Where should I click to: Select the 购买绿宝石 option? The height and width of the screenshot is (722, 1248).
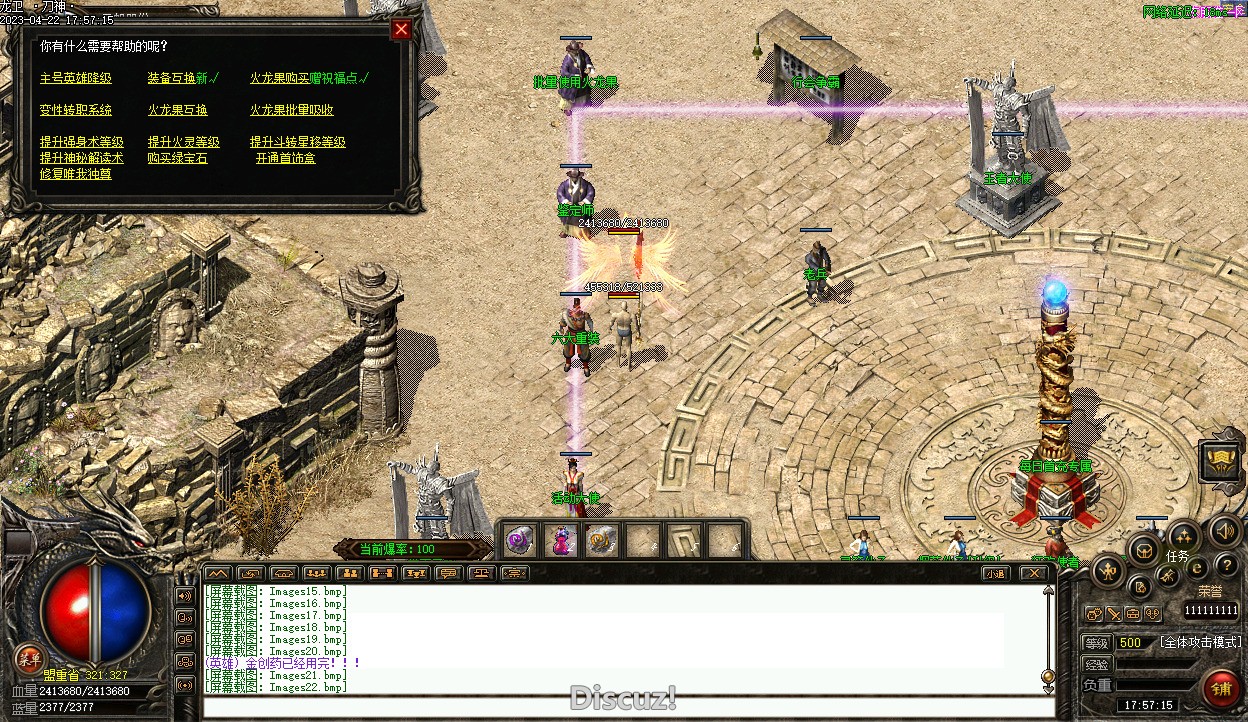tap(178, 158)
